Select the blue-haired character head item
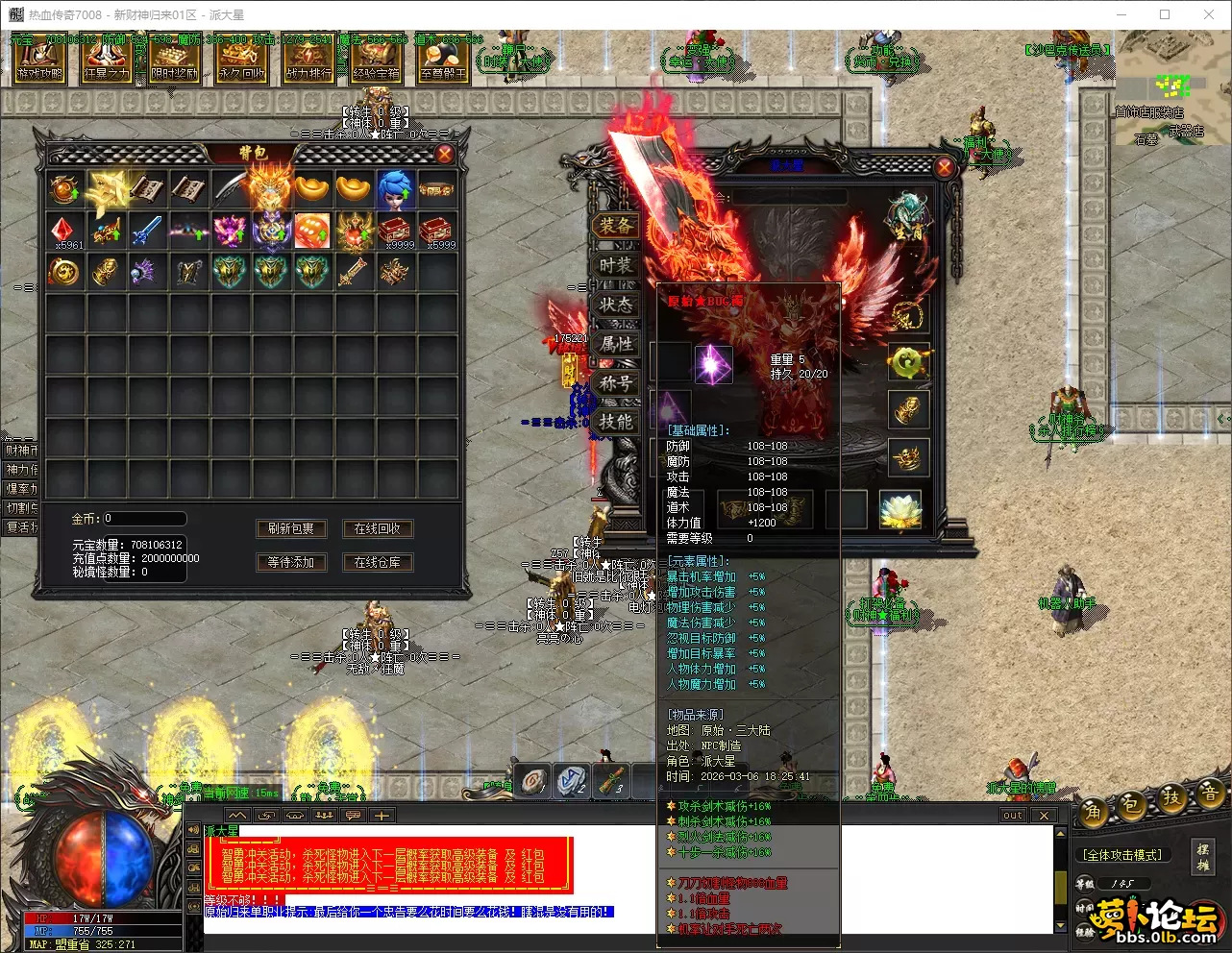The width and height of the screenshot is (1232, 953). [395, 189]
